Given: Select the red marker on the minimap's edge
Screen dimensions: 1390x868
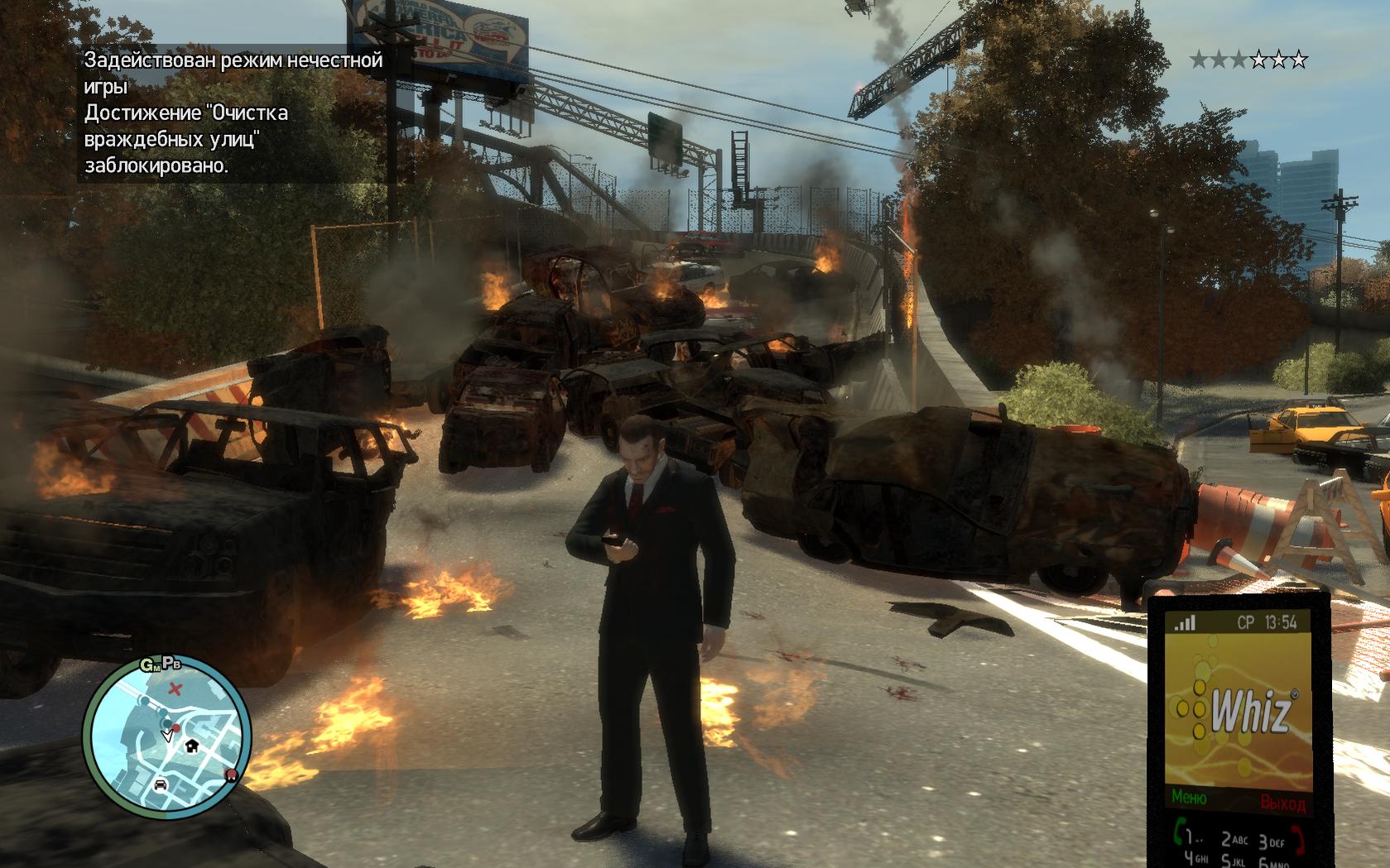Looking at the screenshot, I should click(x=230, y=774).
